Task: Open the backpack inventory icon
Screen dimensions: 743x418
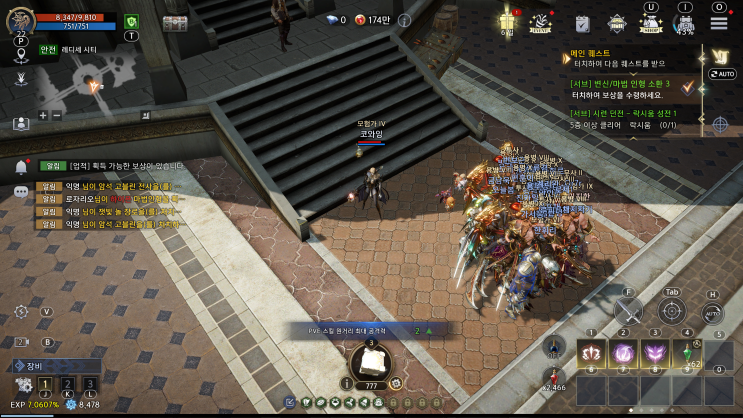Action: (685, 23)
